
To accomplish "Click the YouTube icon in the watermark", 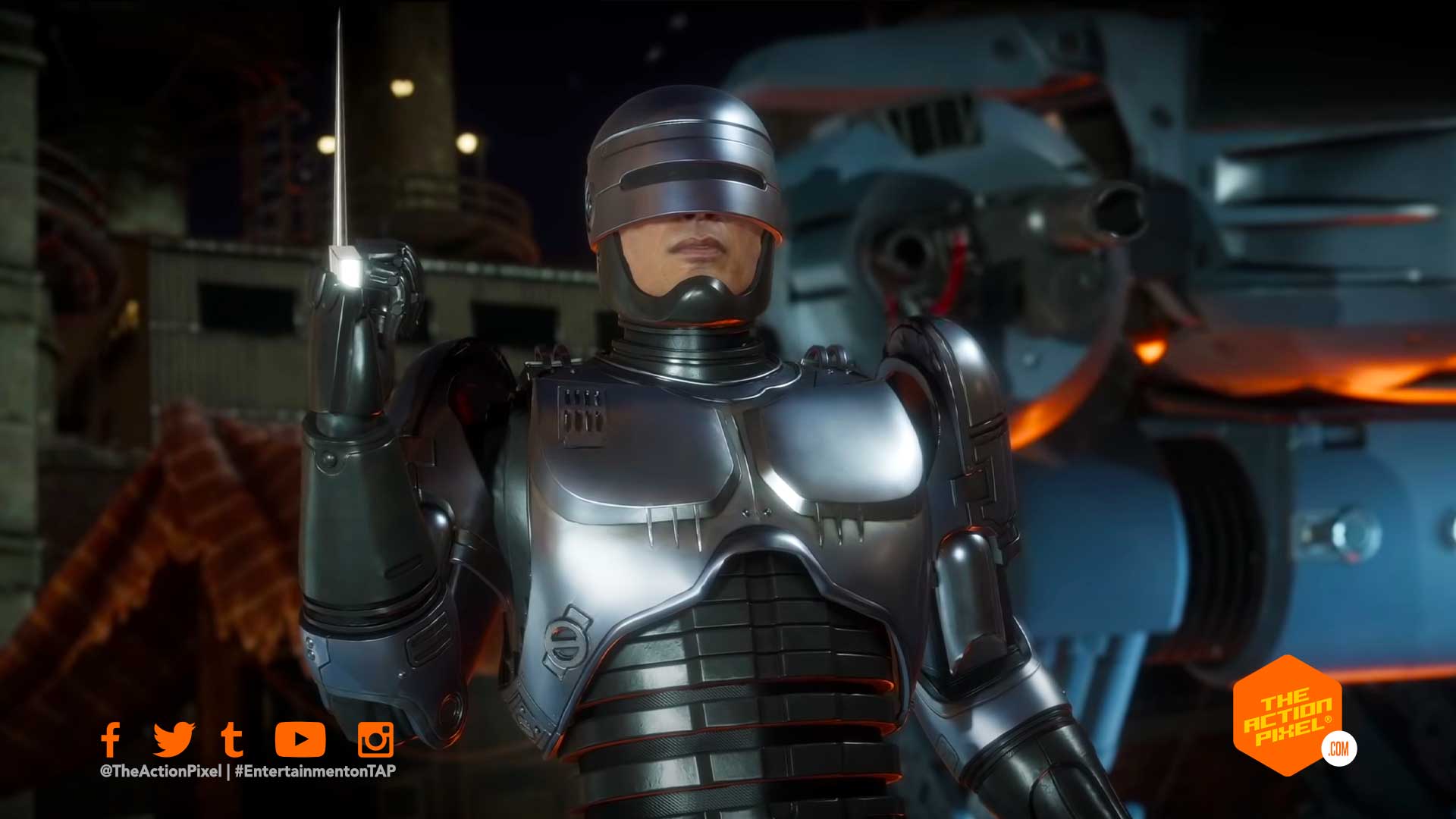I will pyautogui.click(x=300, y=739).
